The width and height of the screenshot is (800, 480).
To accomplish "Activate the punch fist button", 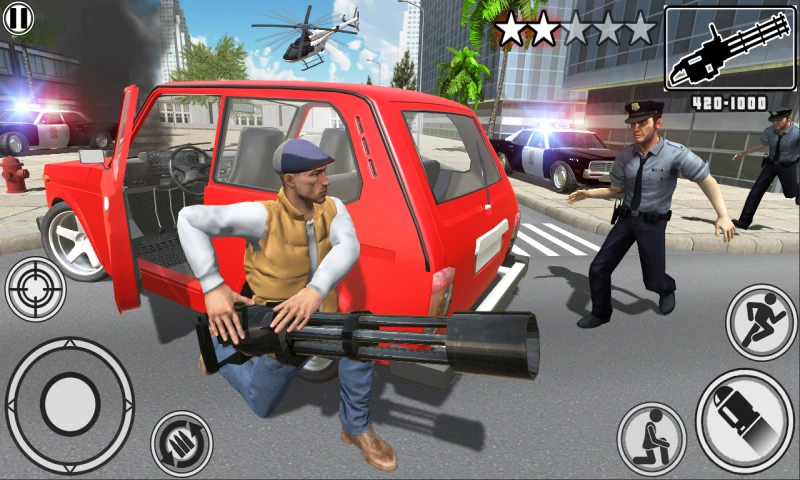I will click(181, 443).
